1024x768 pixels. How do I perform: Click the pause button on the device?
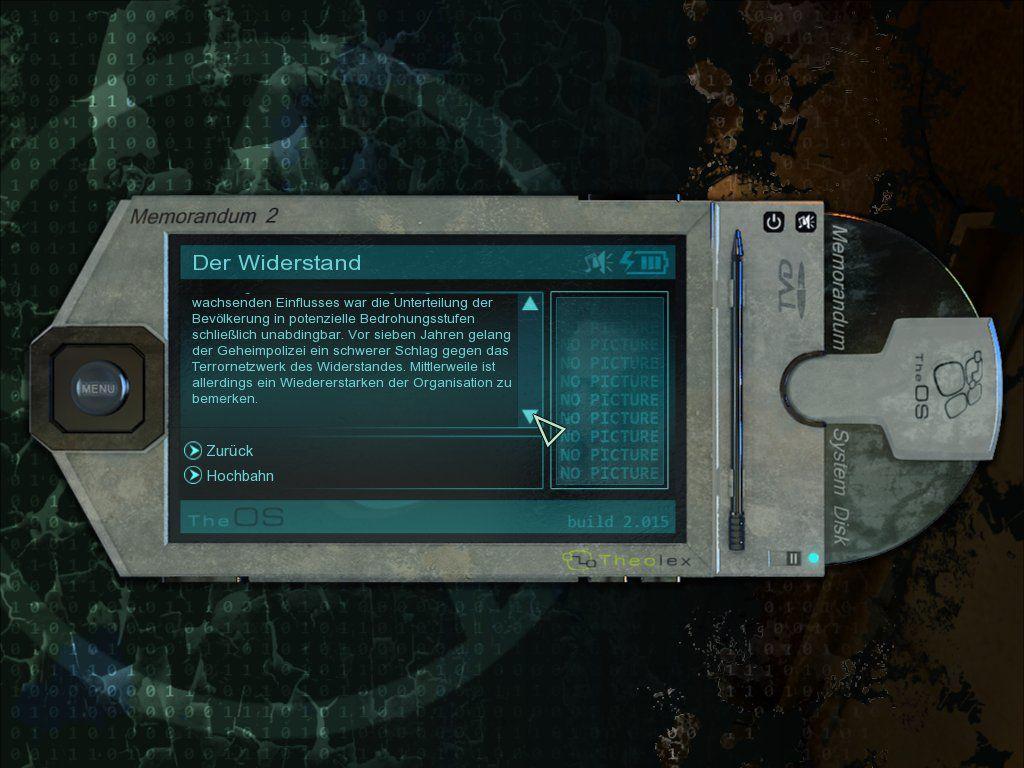793,558
